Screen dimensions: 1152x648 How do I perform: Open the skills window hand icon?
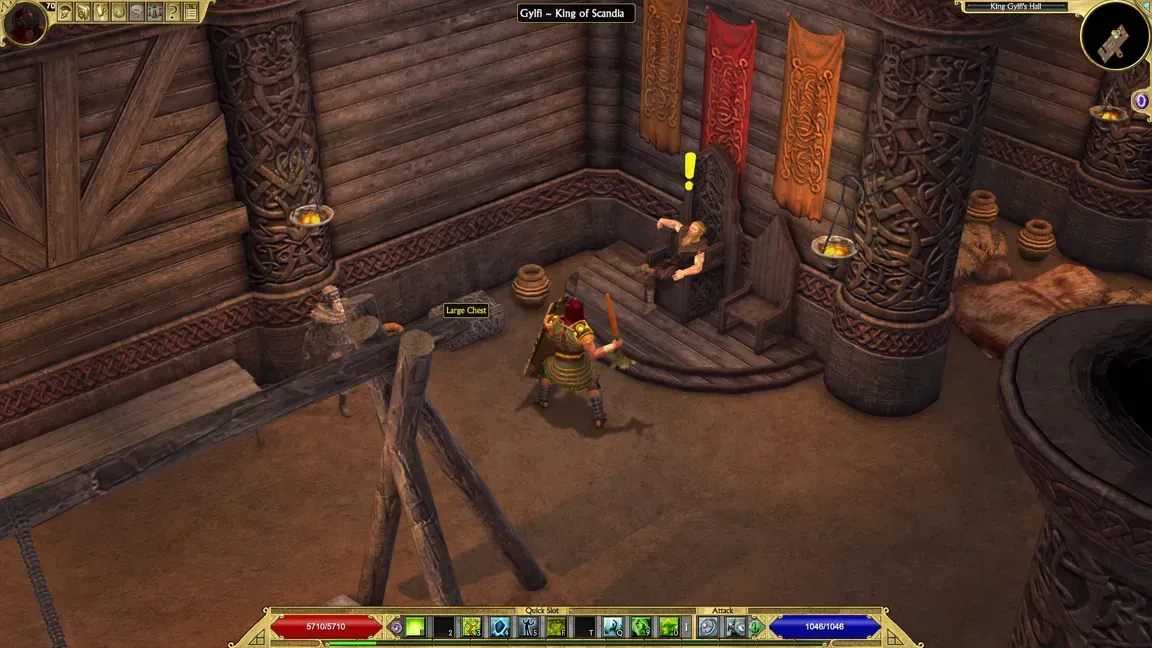(x=101, y=12)
